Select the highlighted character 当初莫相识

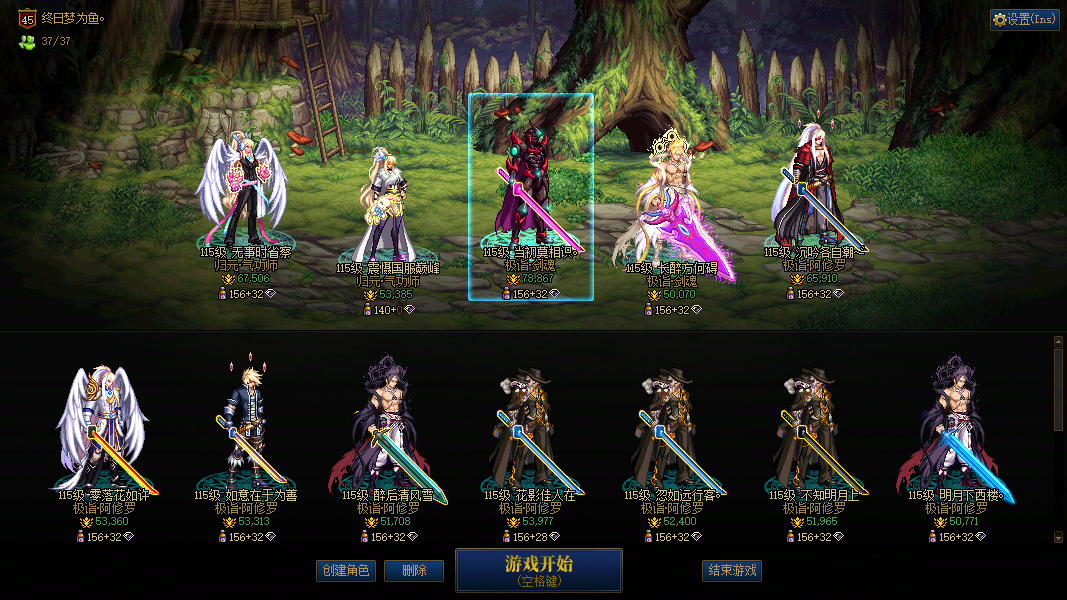tap(530, 195)
